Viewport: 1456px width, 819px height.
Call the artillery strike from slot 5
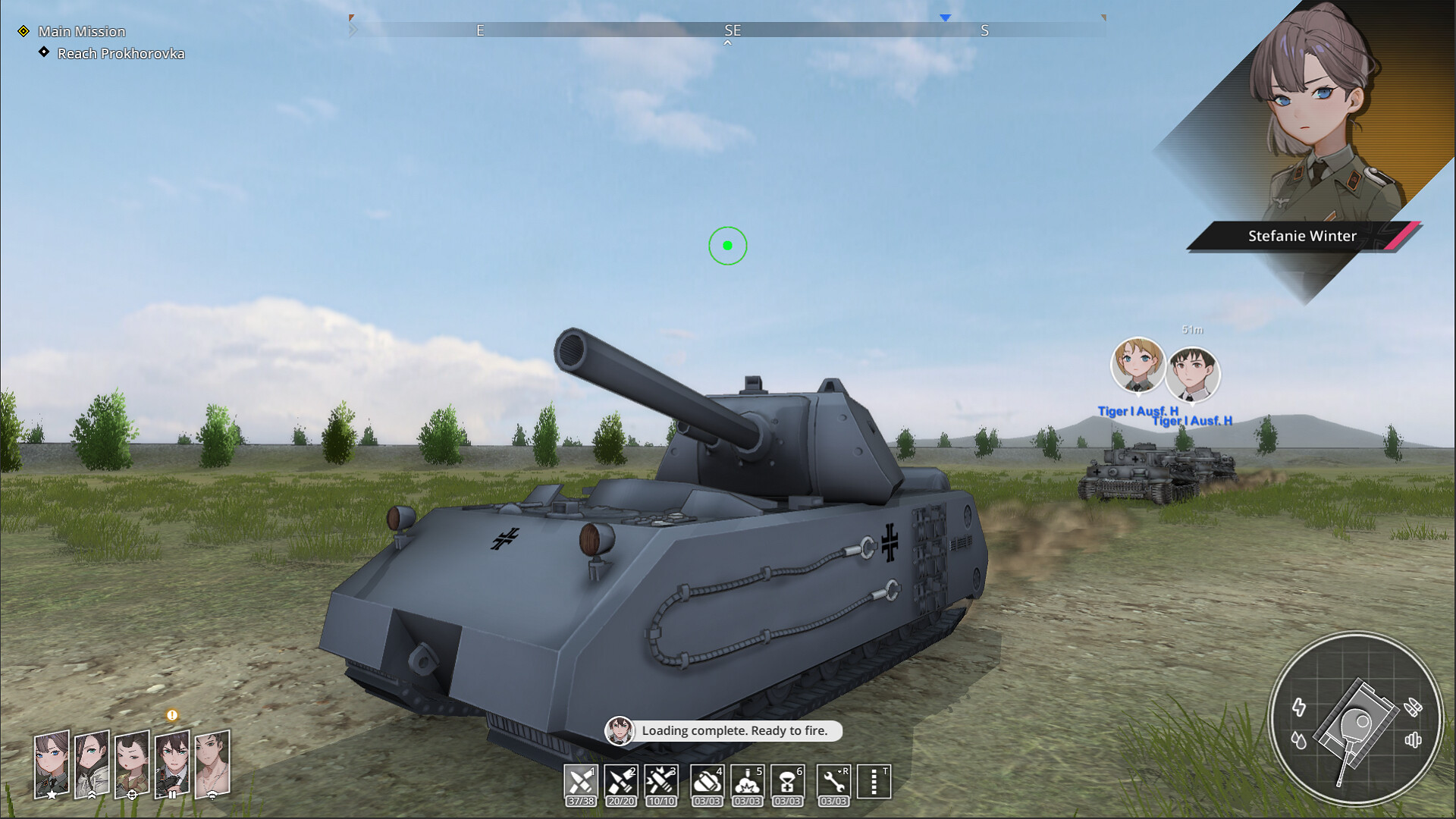click(748, 781)
